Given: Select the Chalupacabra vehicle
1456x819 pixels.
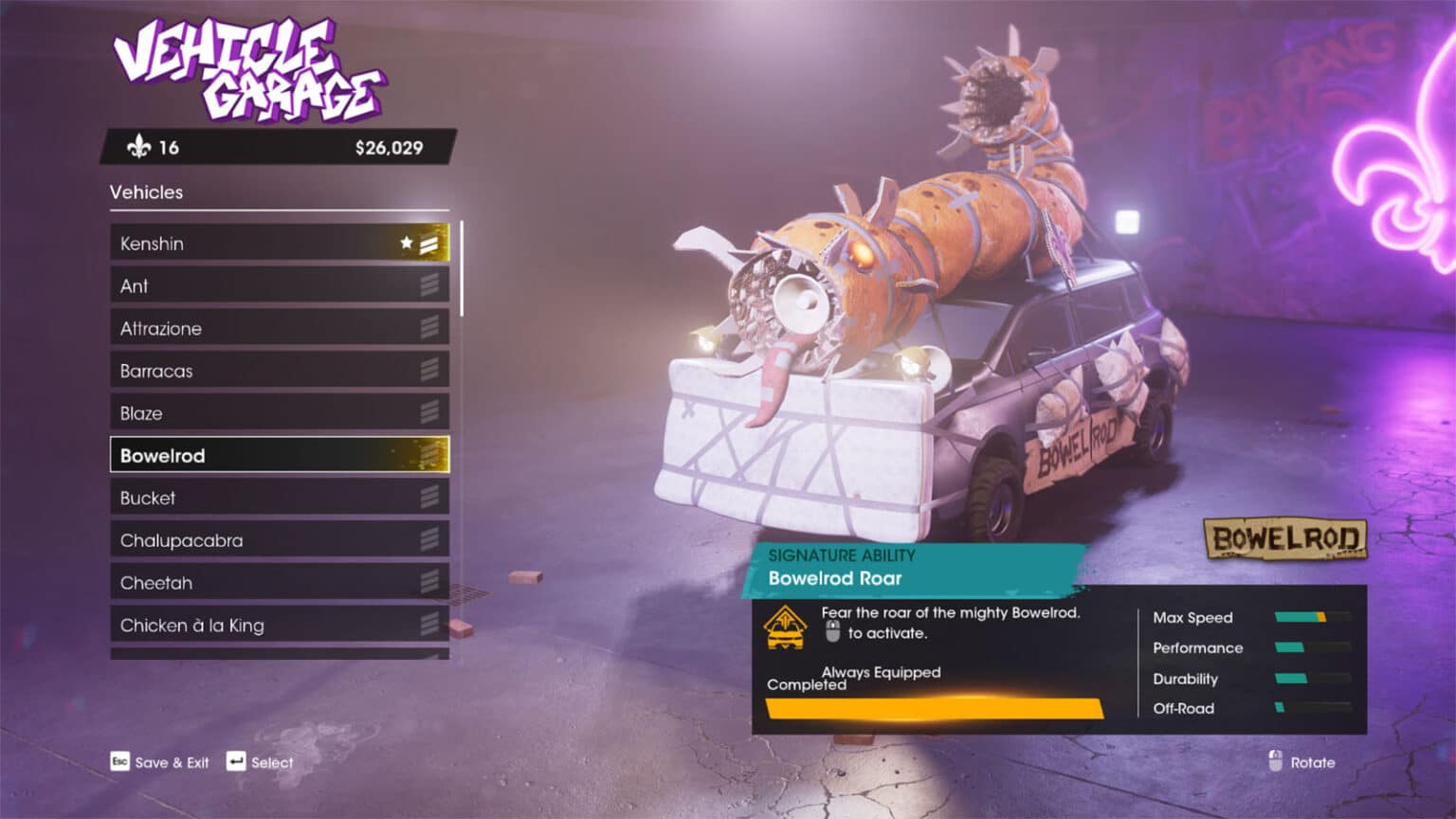Looking at the screenshot, I should pos(279,540).
